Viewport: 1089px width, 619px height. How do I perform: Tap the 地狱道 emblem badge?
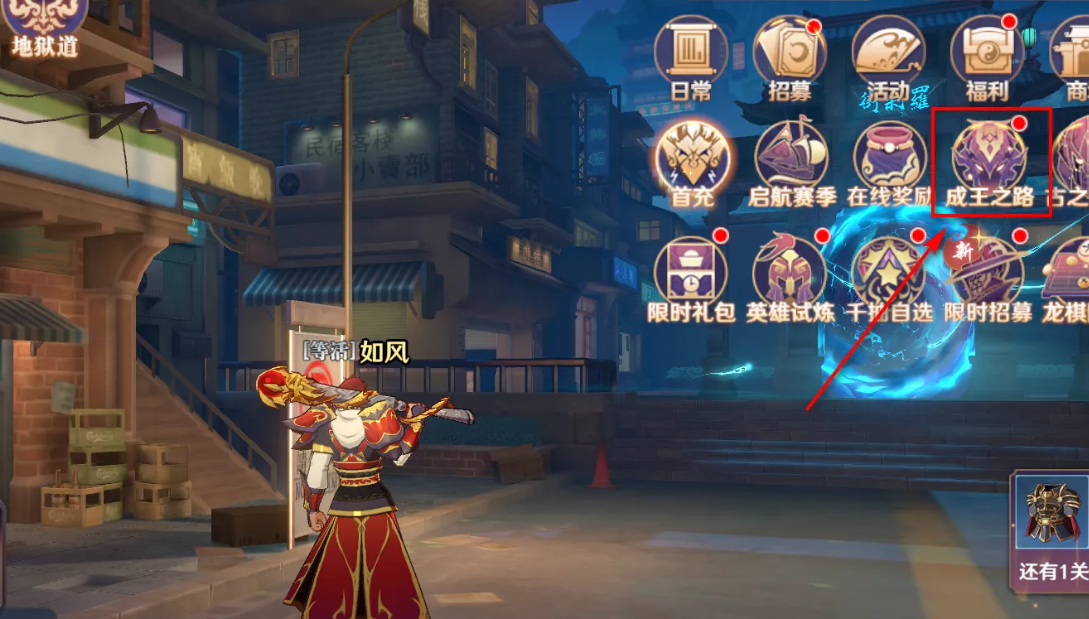point(44,24)
